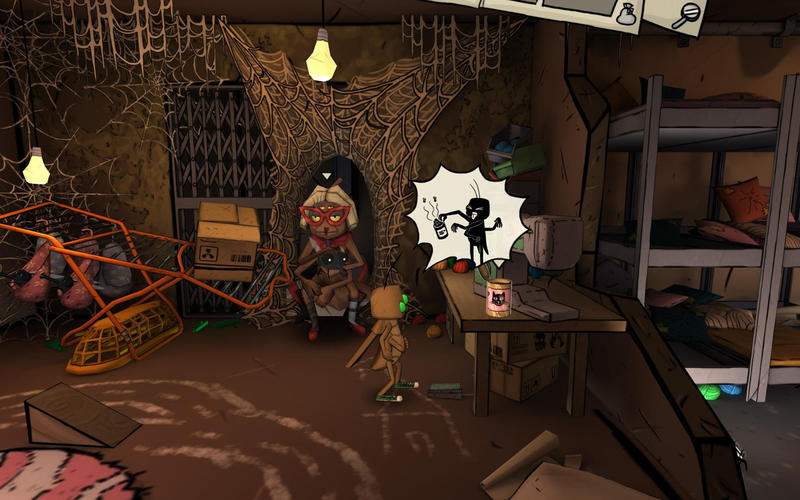Open the inventory sack icon

(628, 15)
